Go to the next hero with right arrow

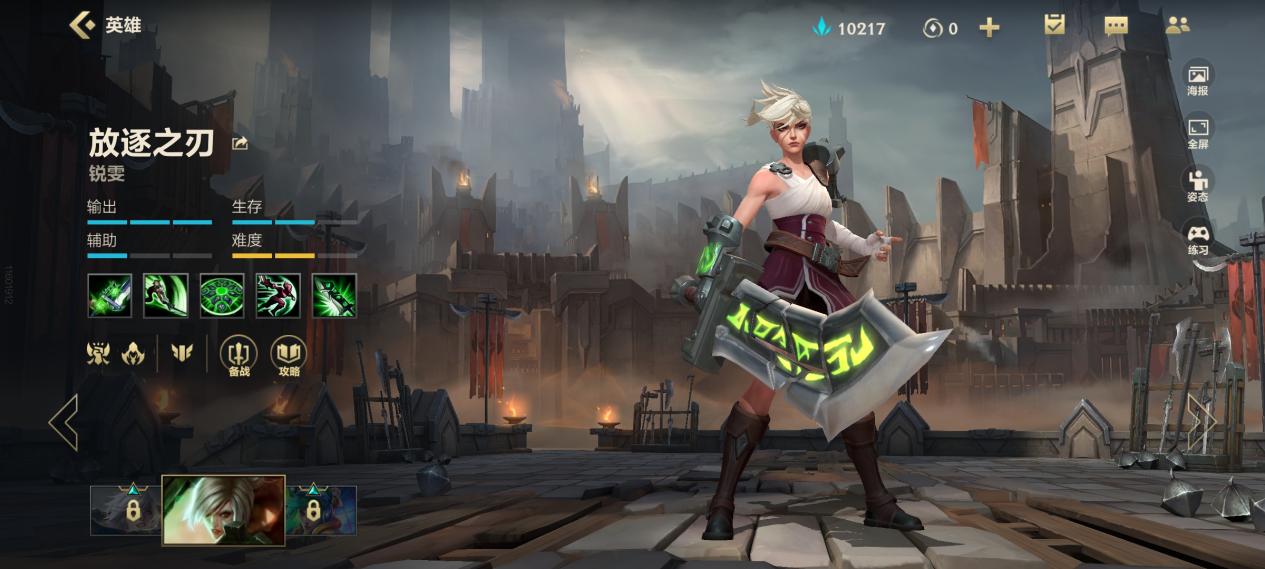(x=1201, y=422)
